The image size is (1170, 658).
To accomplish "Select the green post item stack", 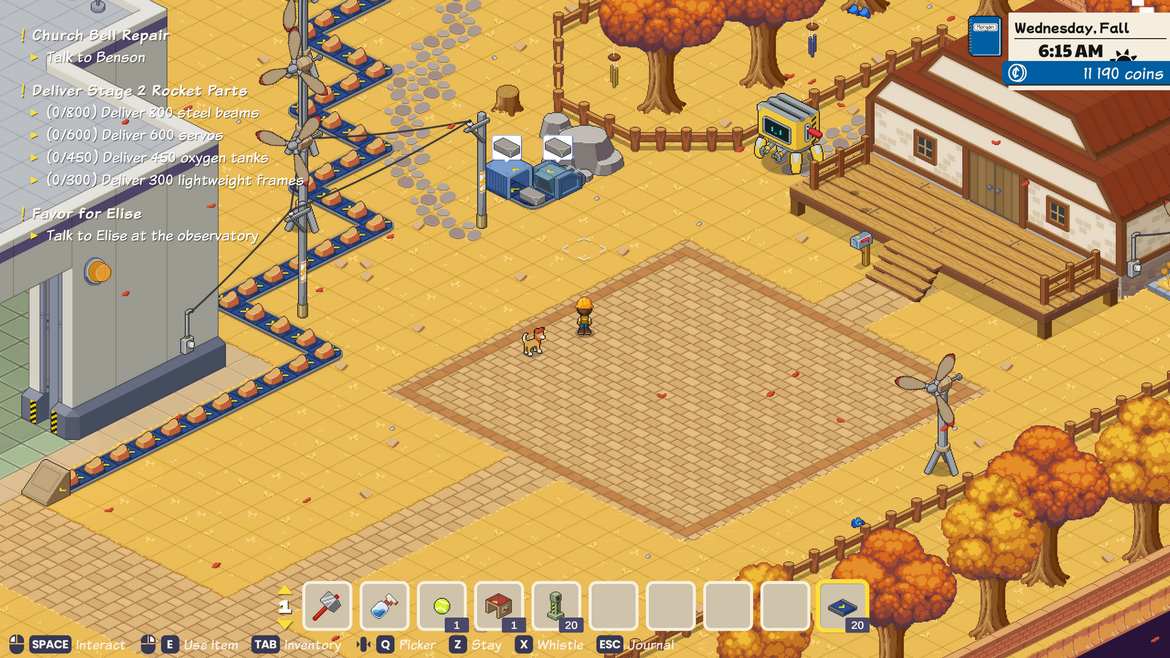I will (x=557, y=606).
